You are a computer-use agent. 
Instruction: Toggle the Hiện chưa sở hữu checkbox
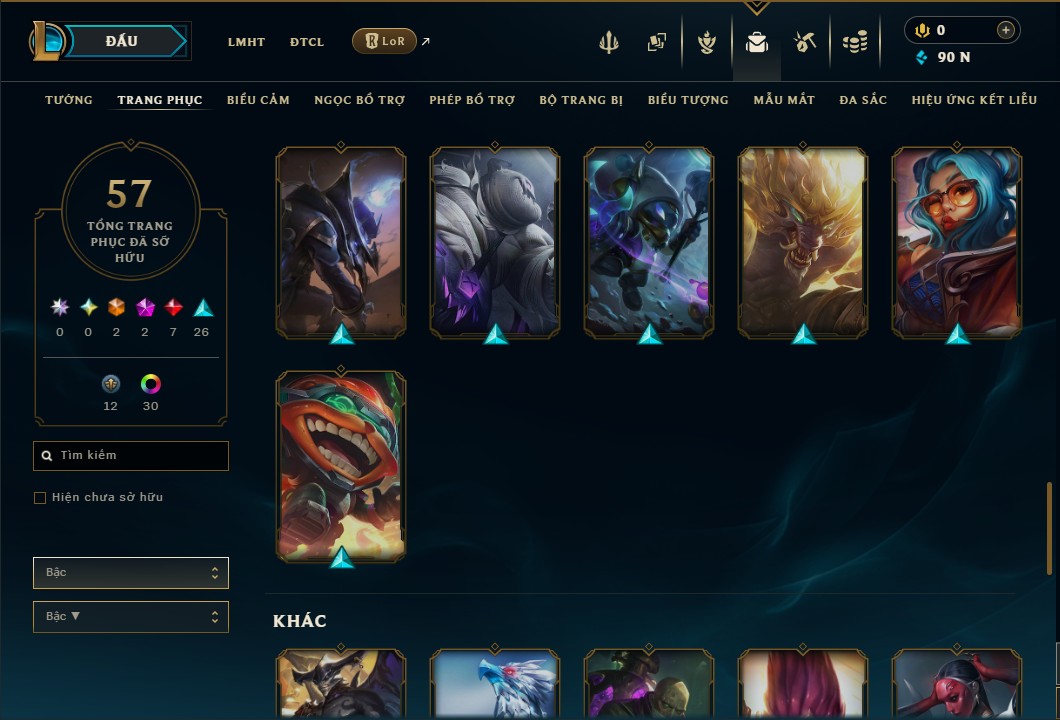pos(40,498)
